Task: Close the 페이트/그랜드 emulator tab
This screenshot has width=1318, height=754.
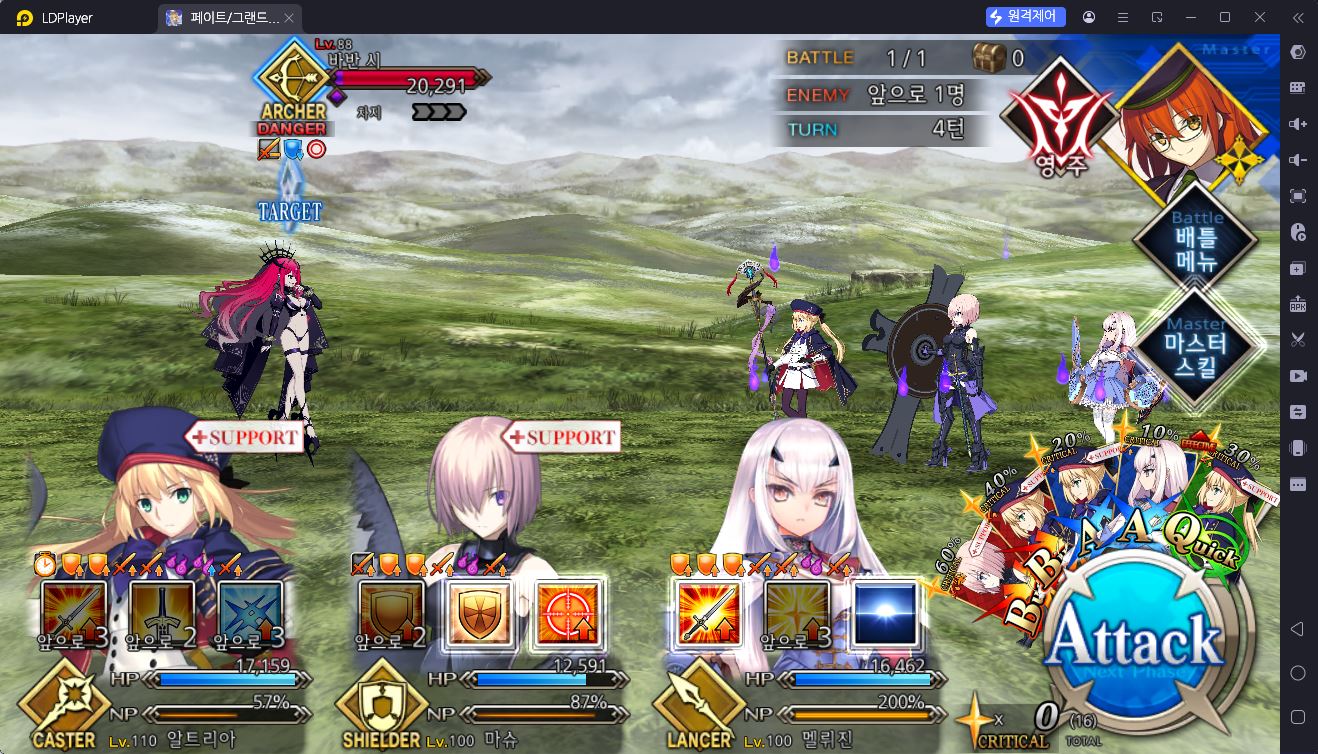Action: [289, 18]
